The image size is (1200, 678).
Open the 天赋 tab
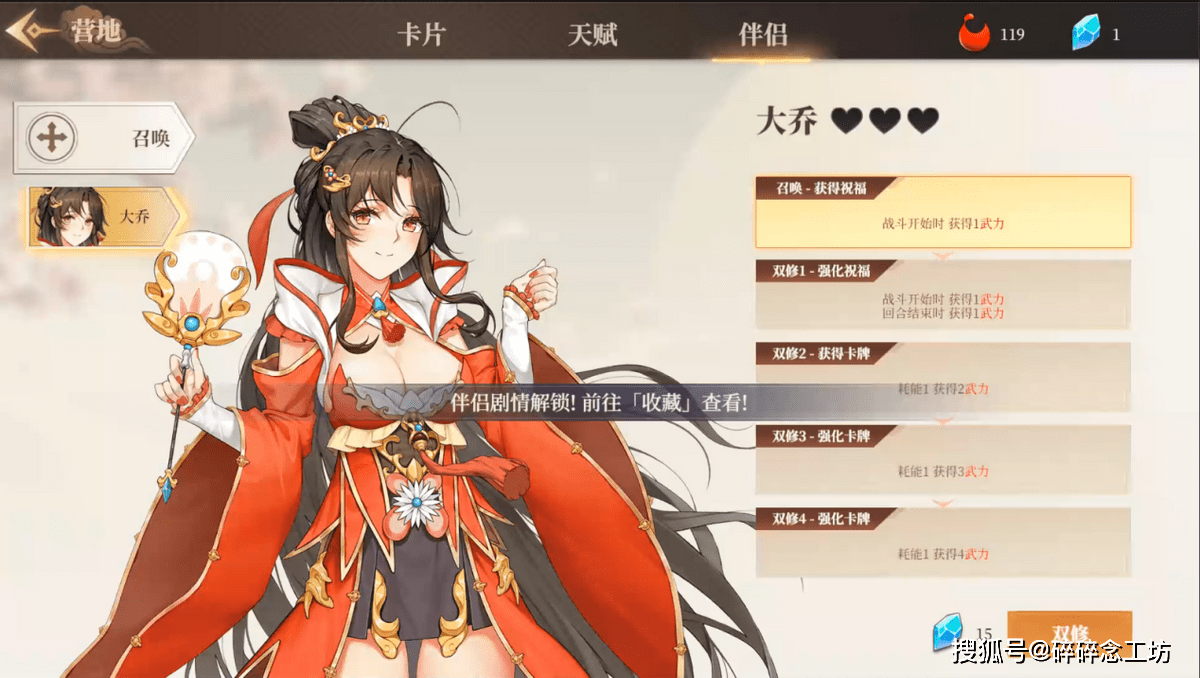pyautogui.click(x=593, y=35)
